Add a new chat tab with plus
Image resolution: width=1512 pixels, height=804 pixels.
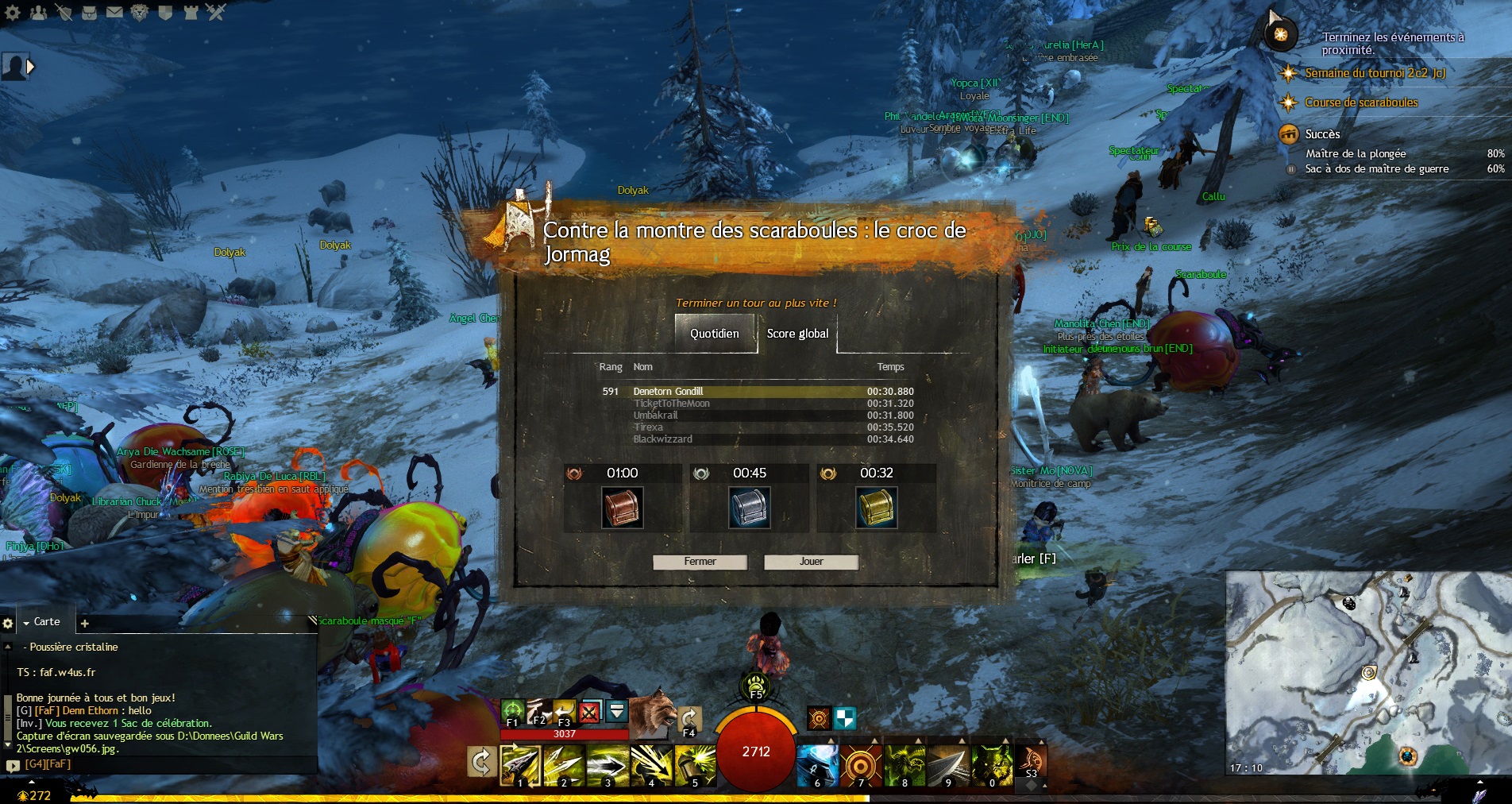pos(85,623)
